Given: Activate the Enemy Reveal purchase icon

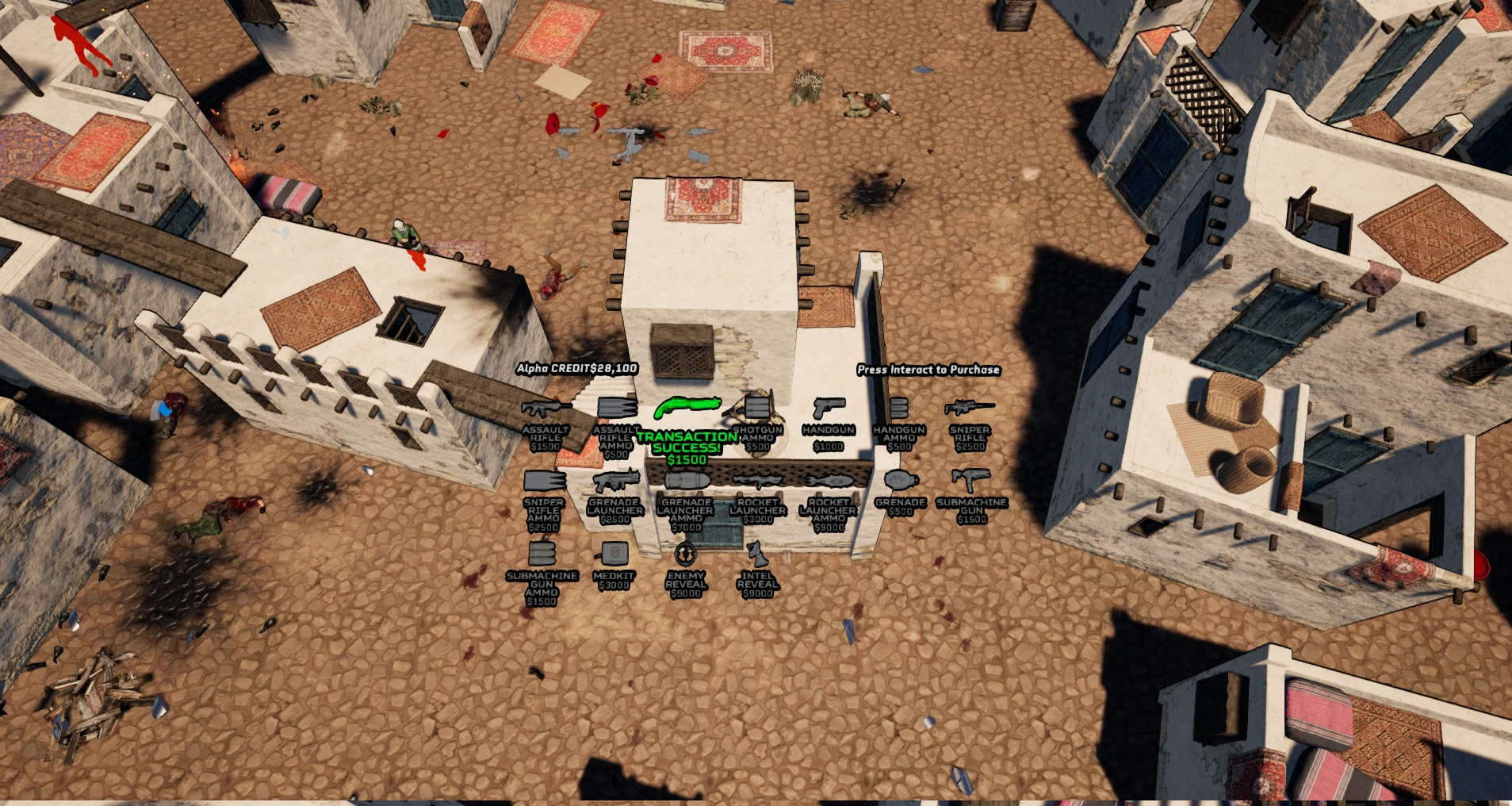Looking at the screenshot, I should click(x=687, y=551).
